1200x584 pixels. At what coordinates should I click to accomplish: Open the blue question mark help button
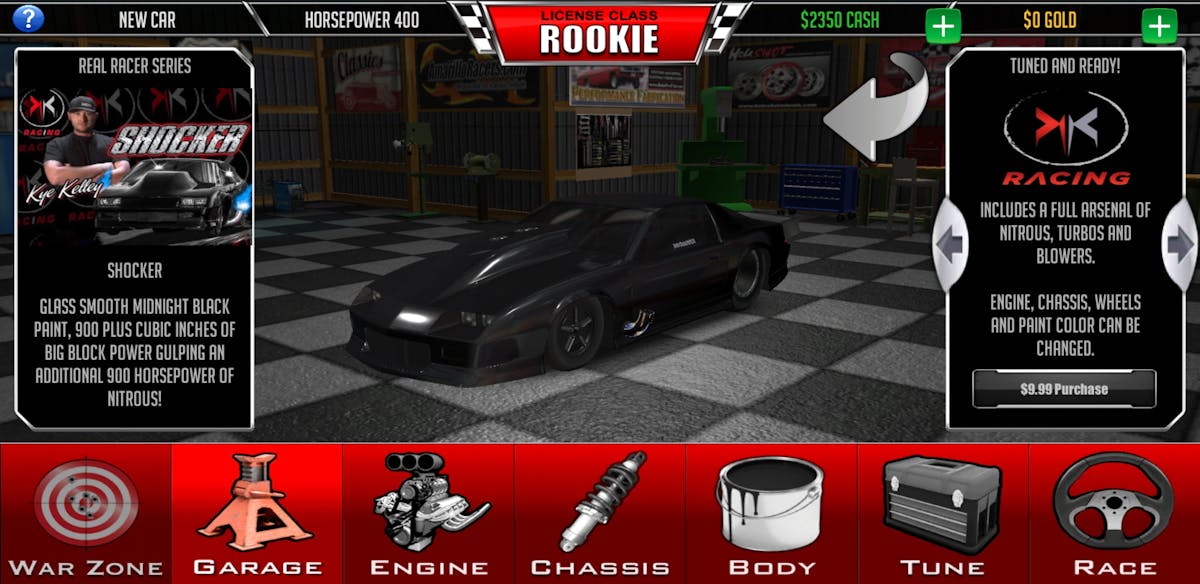point(28,18)
